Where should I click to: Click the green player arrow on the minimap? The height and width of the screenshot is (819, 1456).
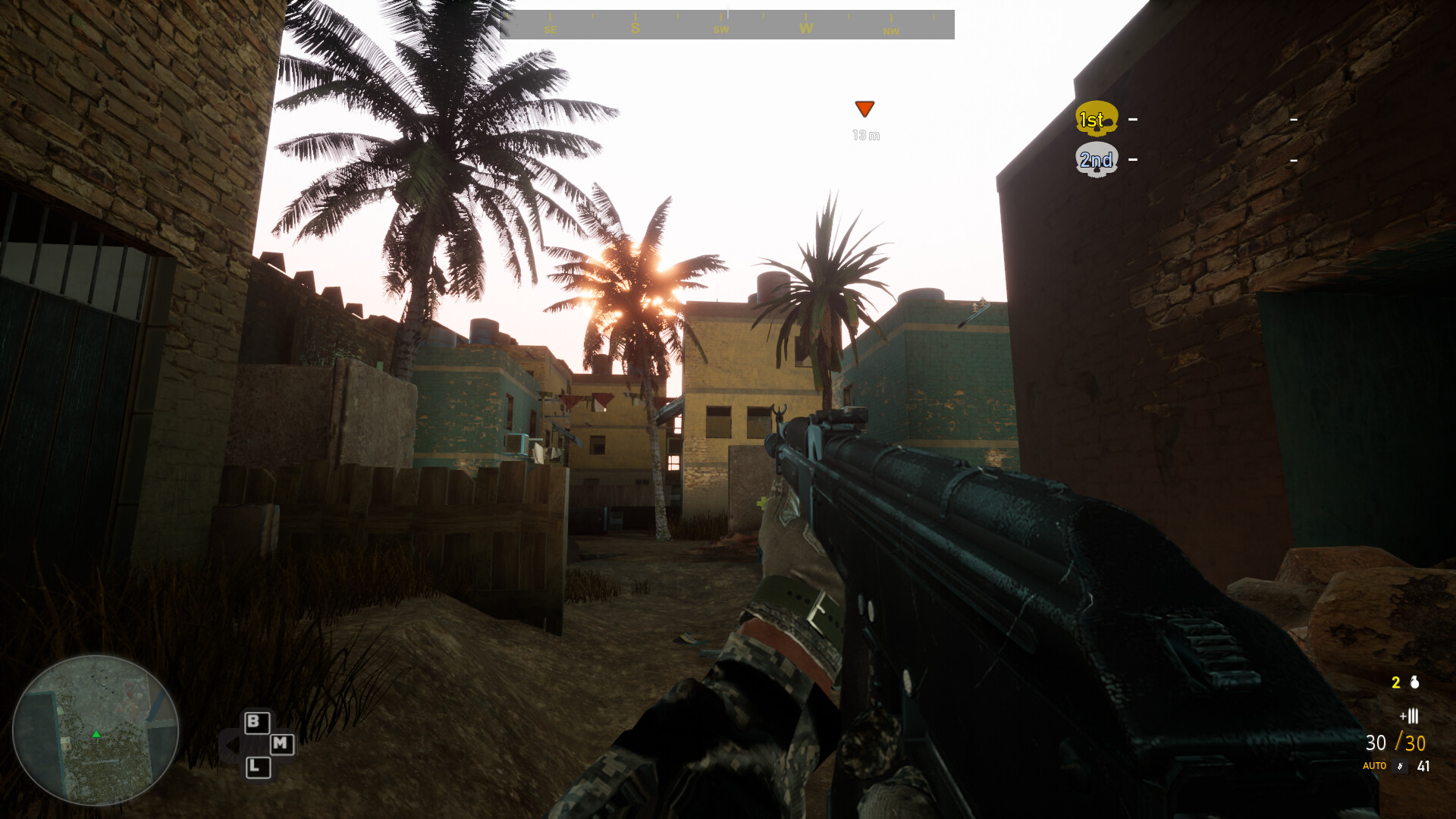point(96,734)
